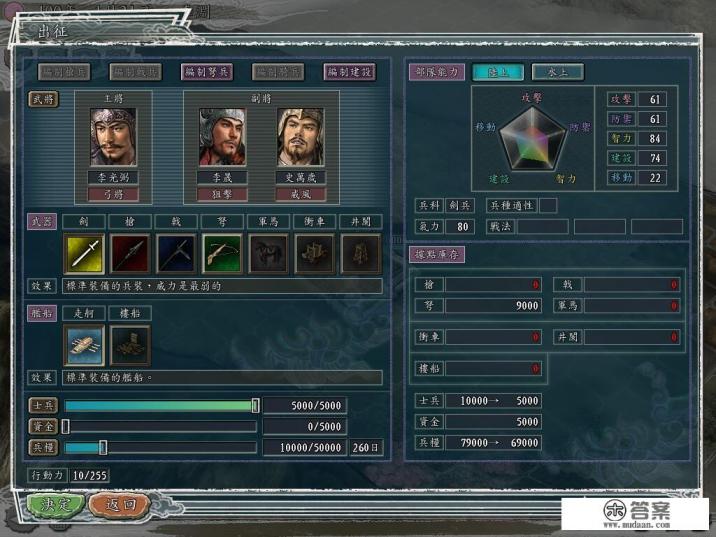Click deputy general 李晟's portrait
The image size is (716, 537).
[x=221, y=137]
